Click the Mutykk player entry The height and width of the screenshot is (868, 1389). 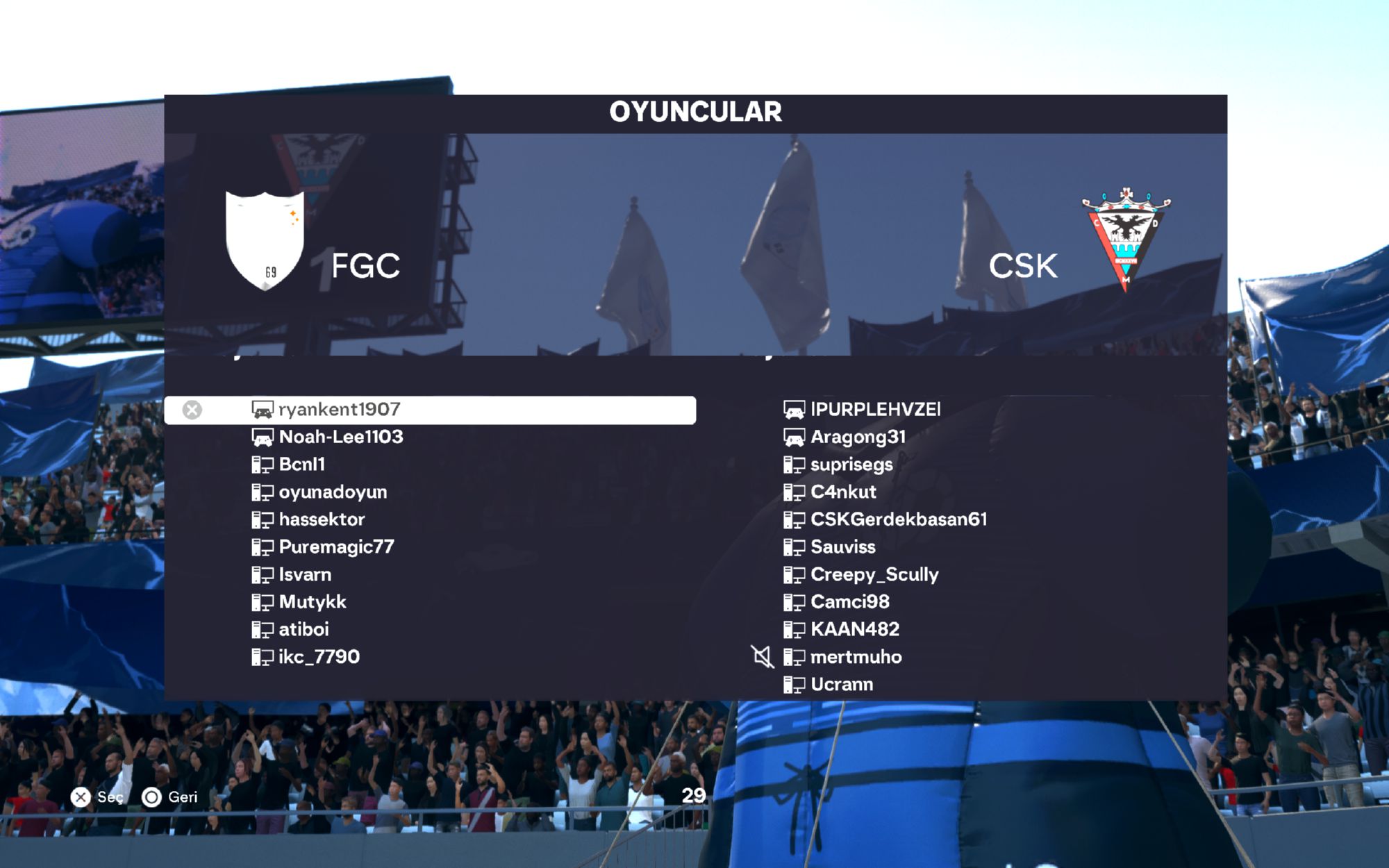(312, 602)
